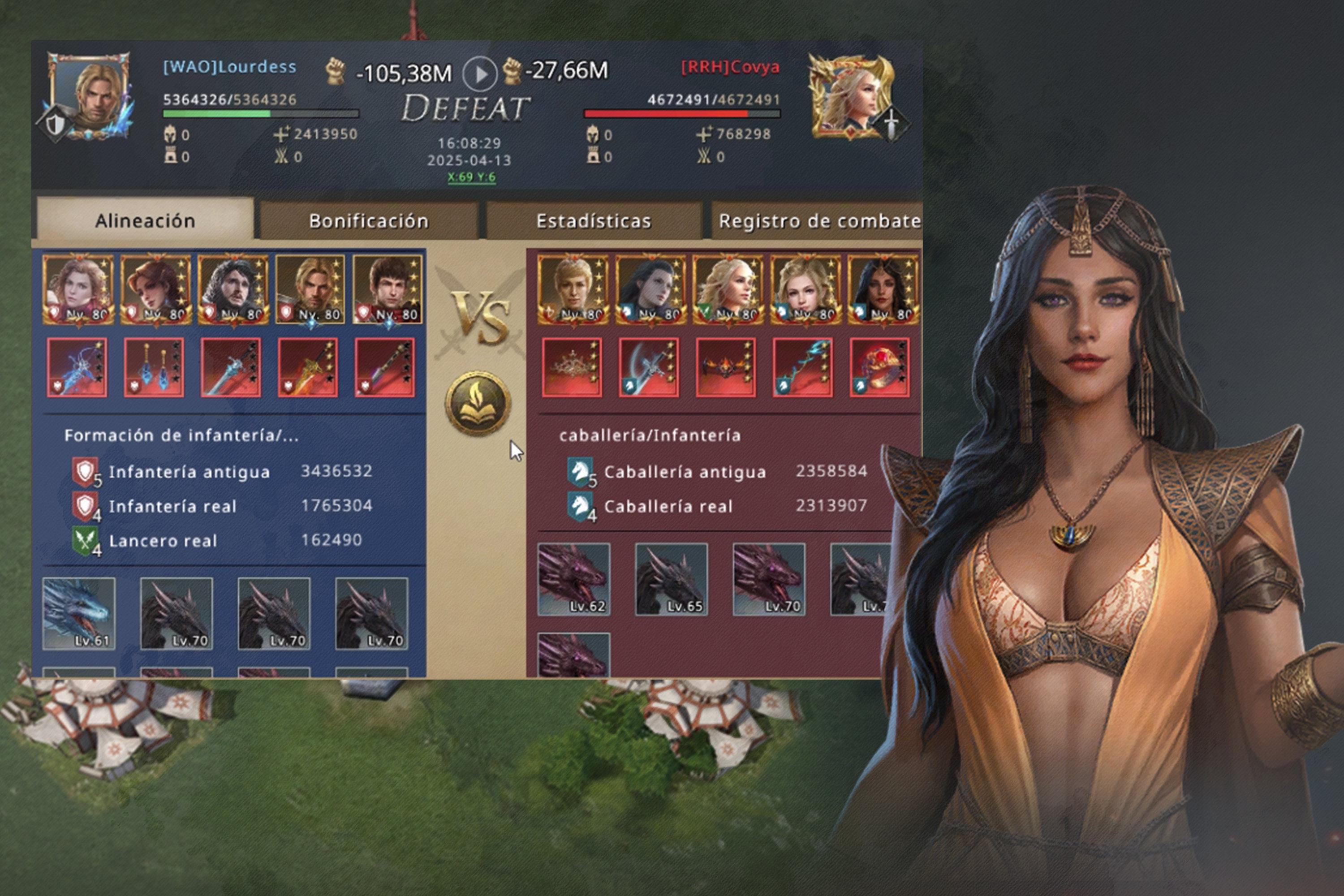This screenshot has height=896, width=1344.
Task: Click the golden flame book emblem
Action: tap(478, 404)
